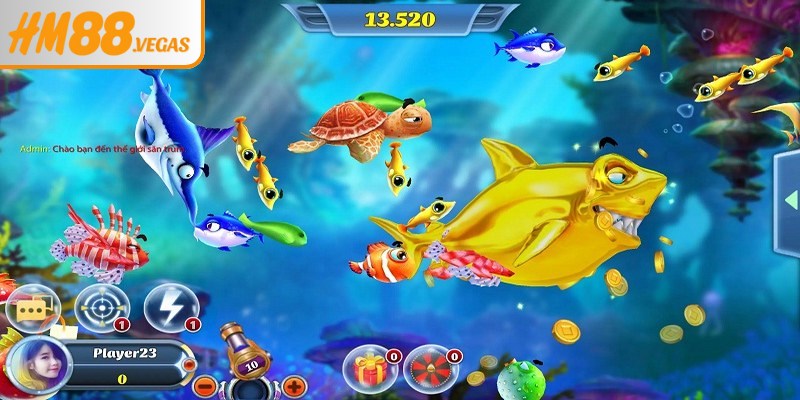
Task: Open the lucky wheel bubble
Action: (428, 368)
